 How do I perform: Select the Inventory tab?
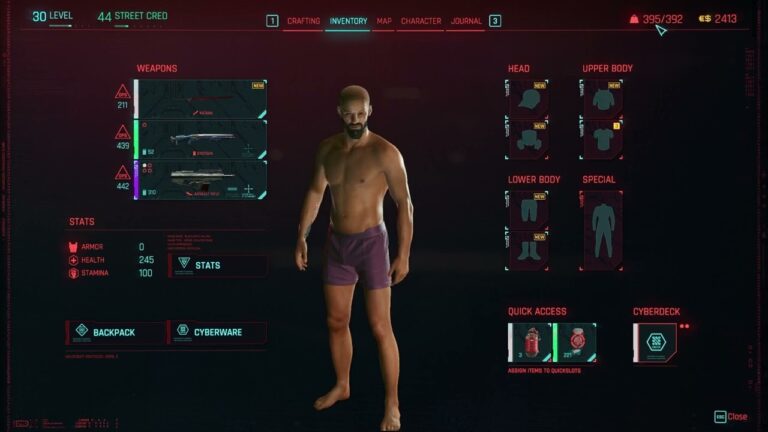coord(347,21)
